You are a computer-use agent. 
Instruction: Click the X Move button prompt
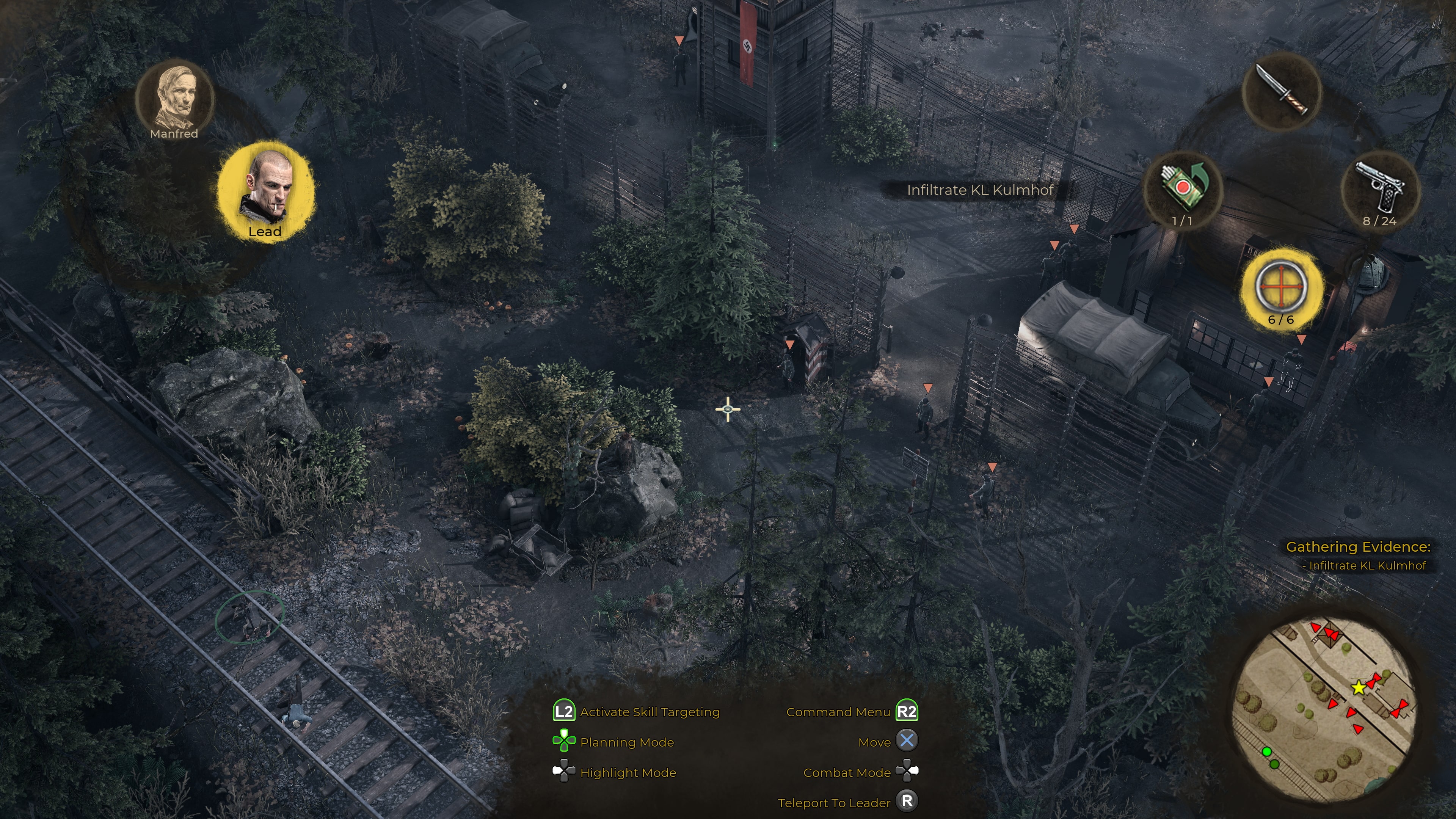[908, 742]
